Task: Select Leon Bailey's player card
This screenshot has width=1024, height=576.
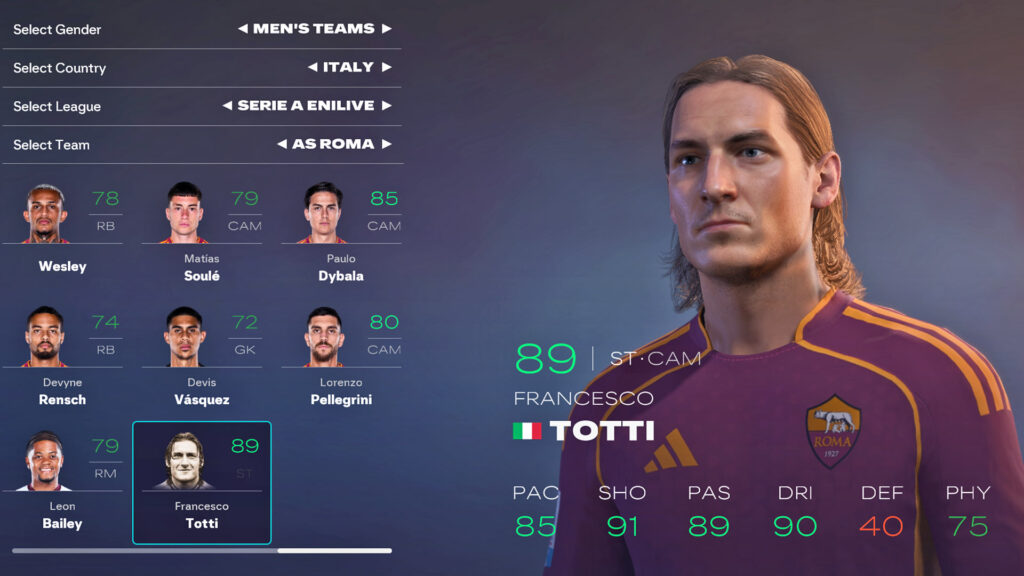Action: tap(62, 480)
